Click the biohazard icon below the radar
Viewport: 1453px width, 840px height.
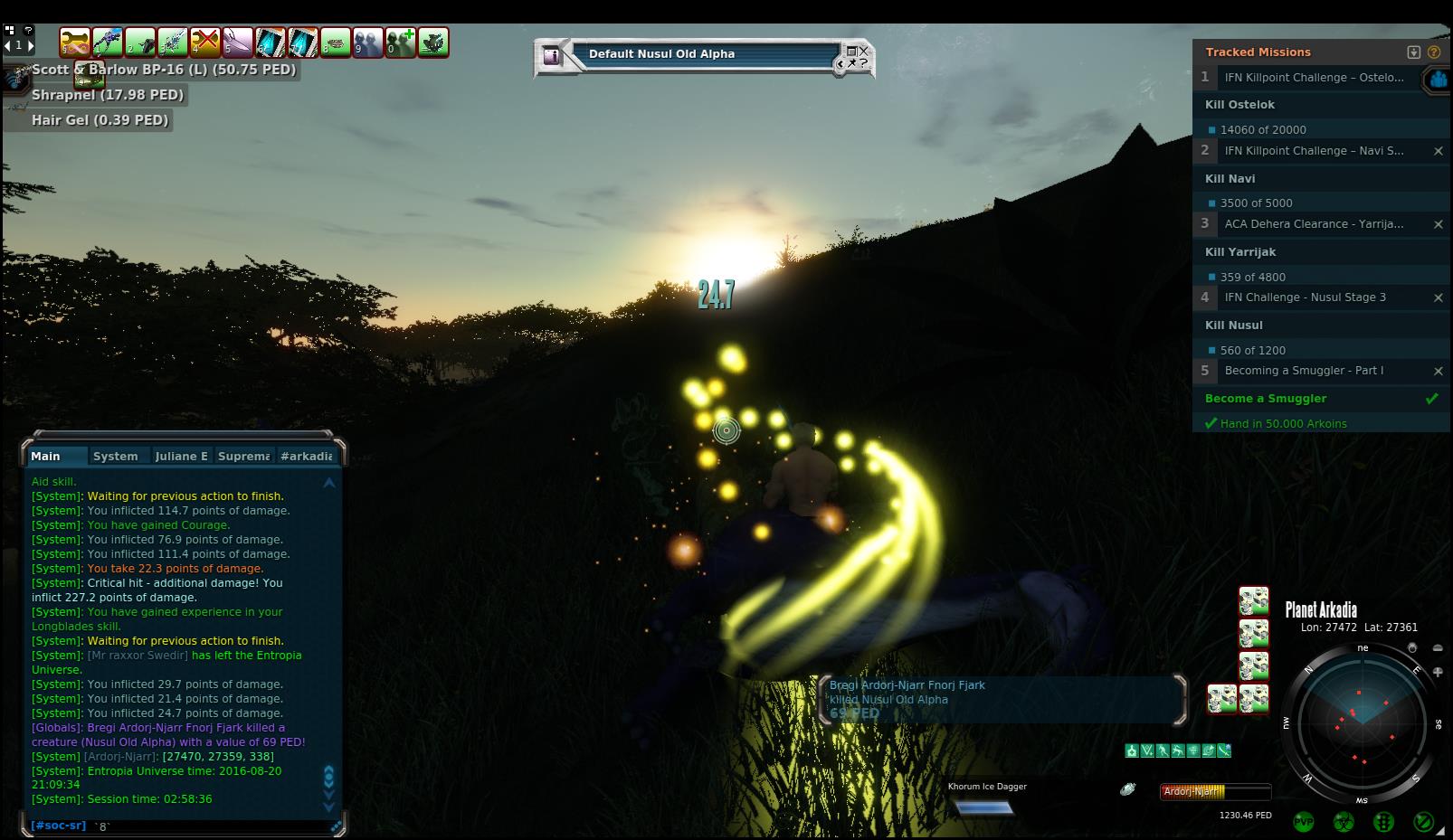(1344, 822)
